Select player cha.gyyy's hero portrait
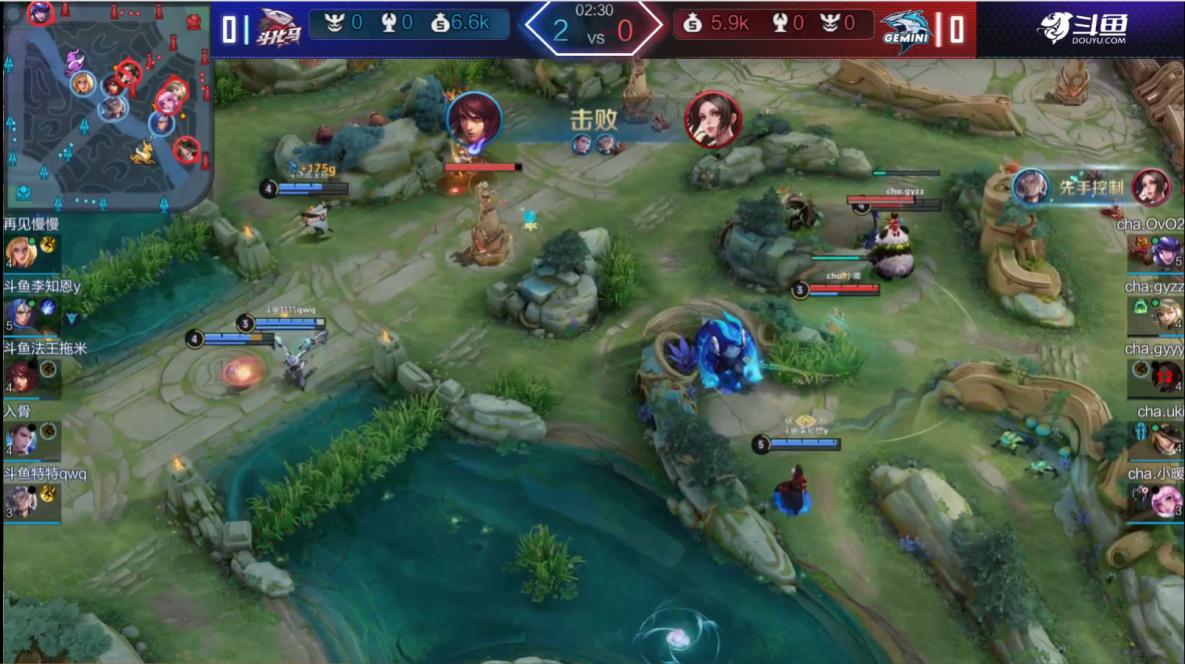 pos(1165,377)
